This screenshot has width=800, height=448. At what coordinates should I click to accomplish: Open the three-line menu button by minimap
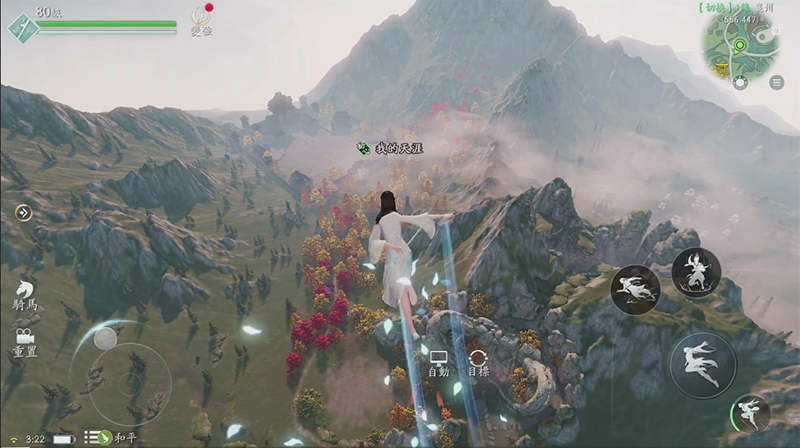pos(776,83)
